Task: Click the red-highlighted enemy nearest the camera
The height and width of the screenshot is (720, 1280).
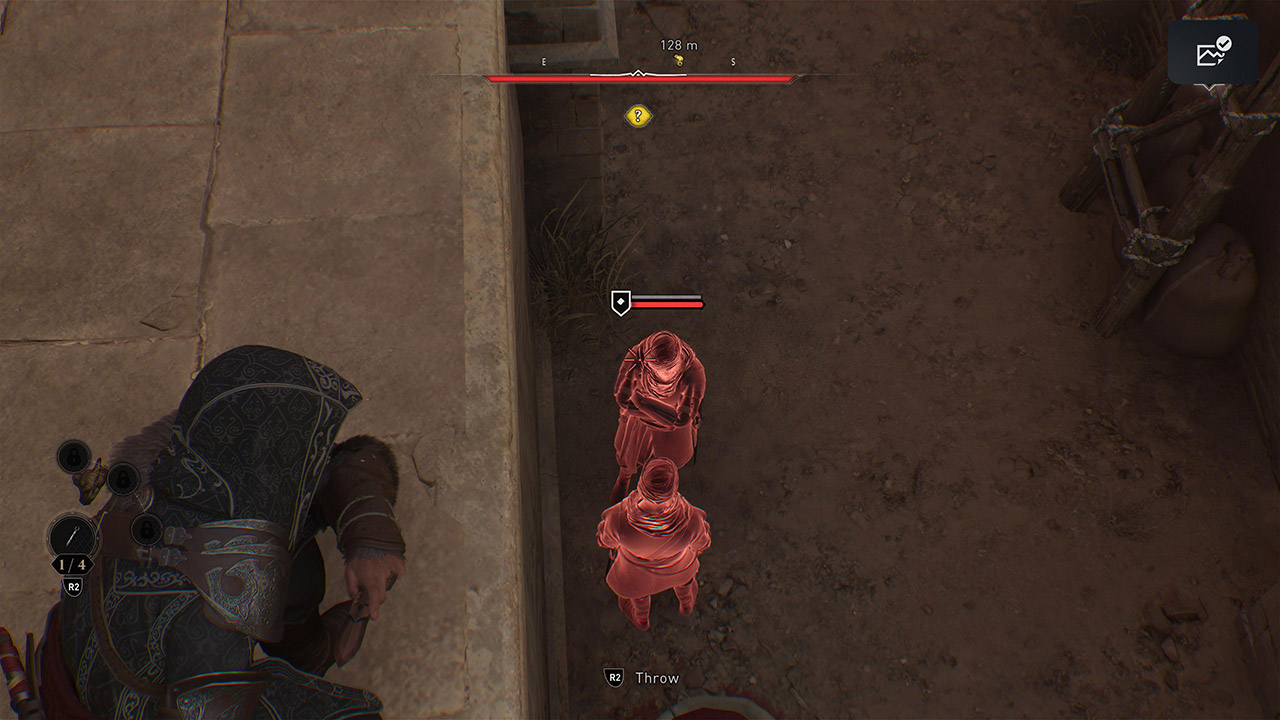Action: tap(655, 545)
